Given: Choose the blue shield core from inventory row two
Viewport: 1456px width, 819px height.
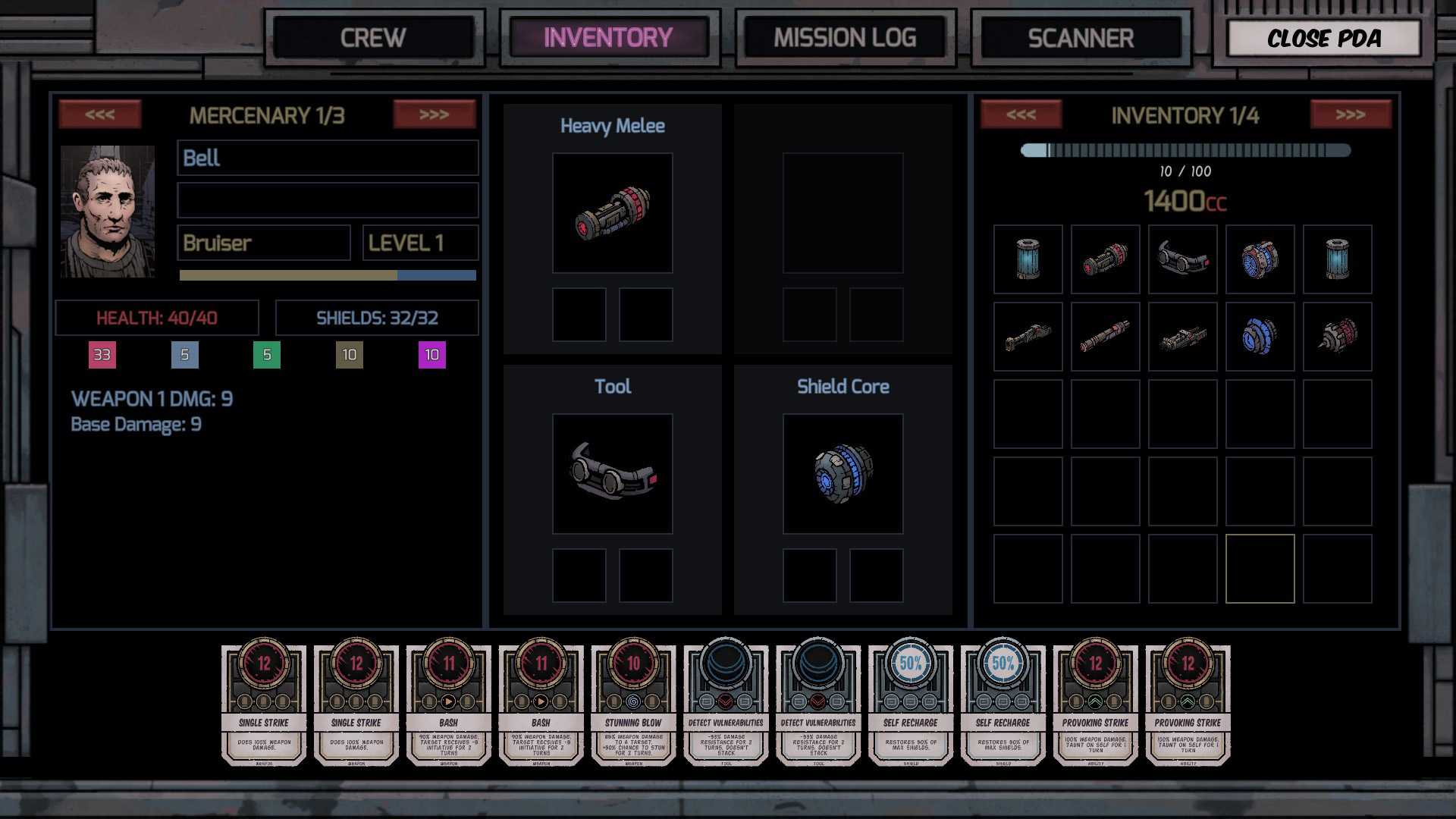Looking at the screenshot, I should click(x=1260, y=334).
